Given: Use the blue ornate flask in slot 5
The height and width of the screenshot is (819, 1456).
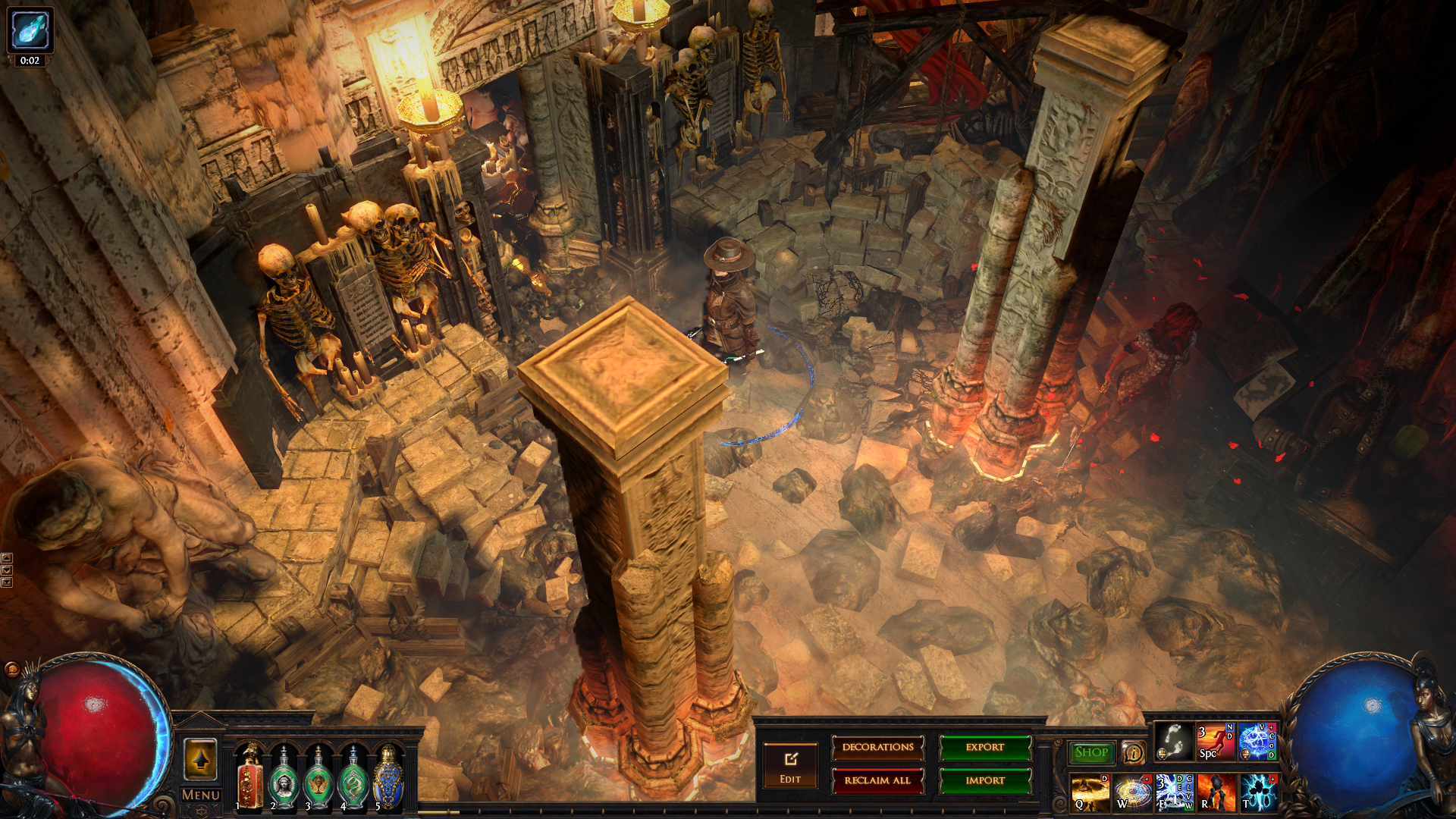Looking at the screenshot, I should 388,779.
